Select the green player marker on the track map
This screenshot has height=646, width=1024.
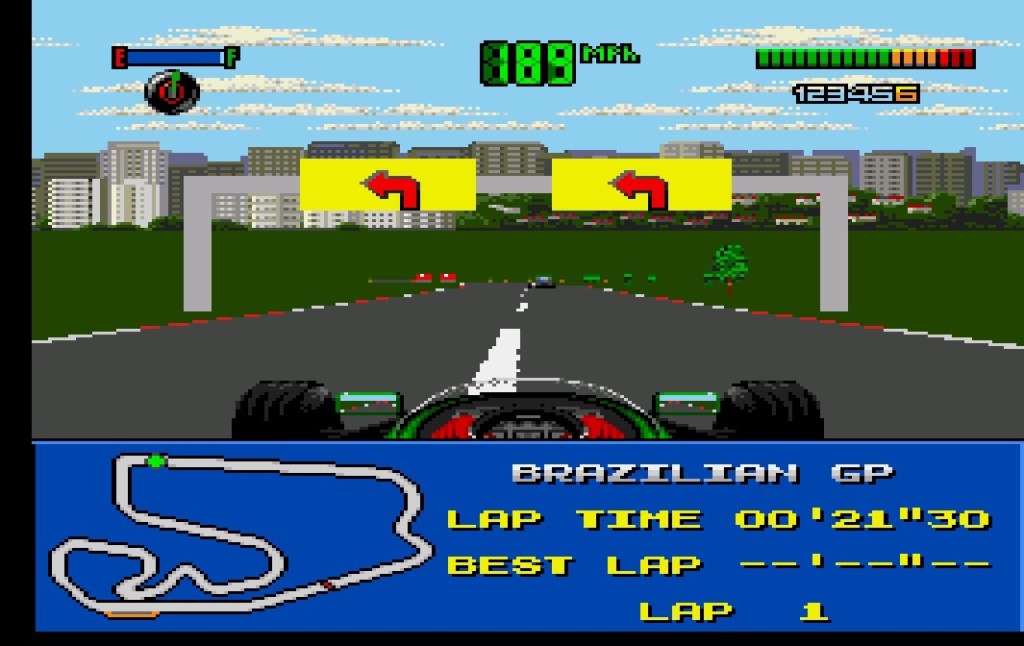tap(156, 461)
